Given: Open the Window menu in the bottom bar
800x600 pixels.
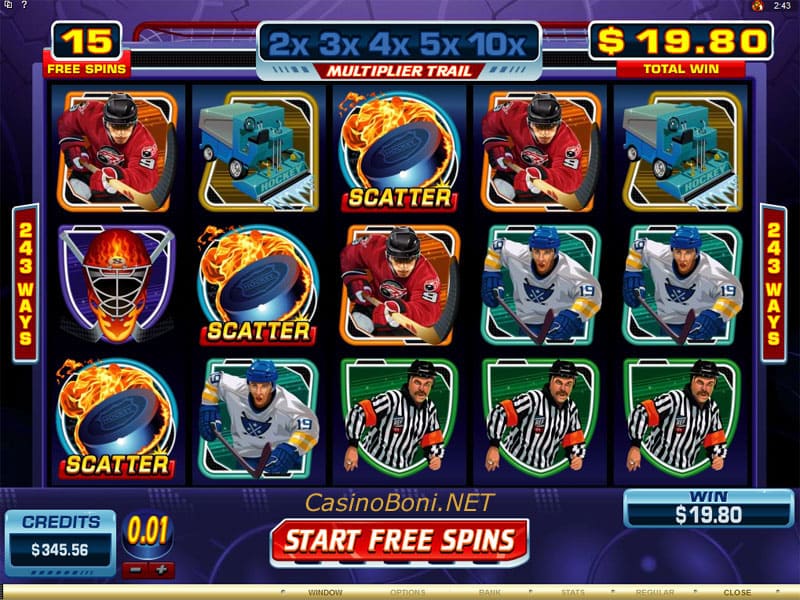Looking at the screenshot, I should tap(325, 593).
